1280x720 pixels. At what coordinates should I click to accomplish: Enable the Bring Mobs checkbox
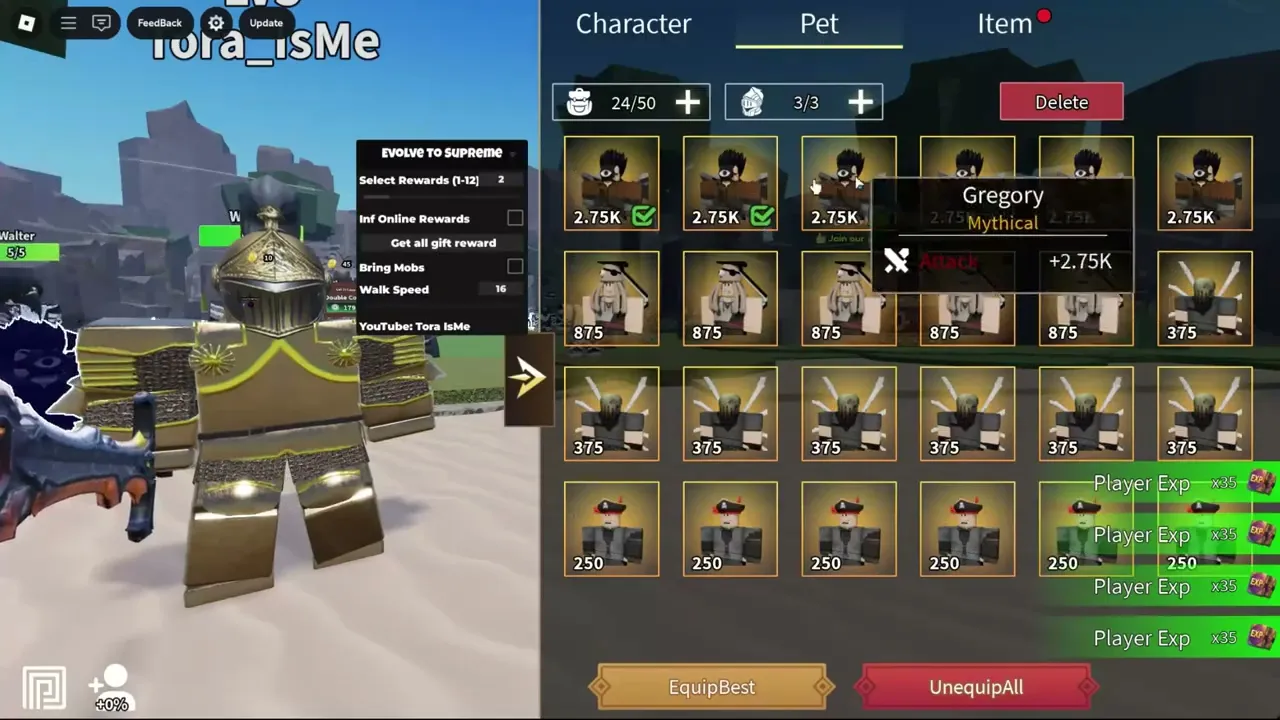tap(515, 267)
